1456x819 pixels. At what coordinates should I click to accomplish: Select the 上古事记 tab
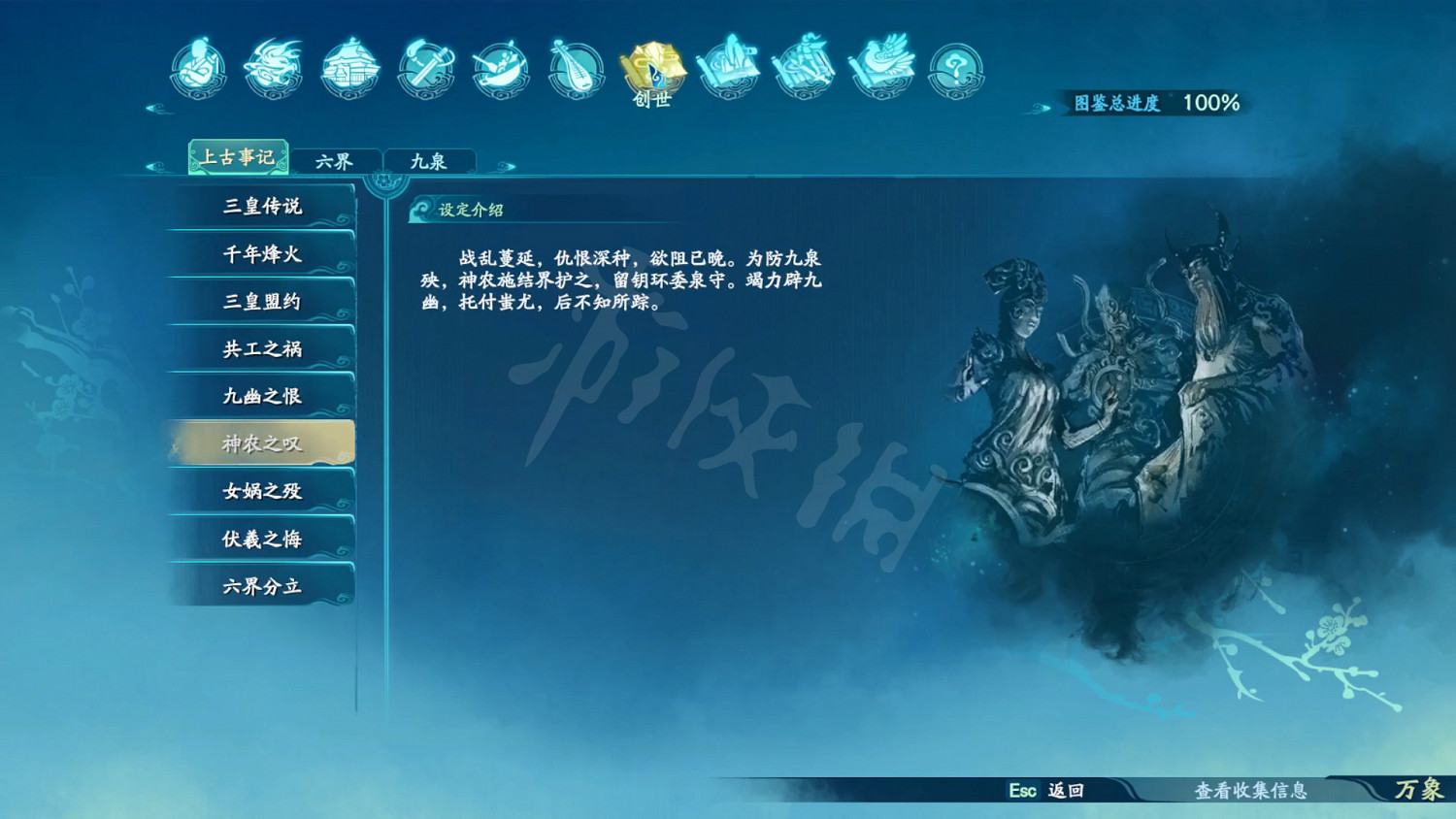point(238,156)
